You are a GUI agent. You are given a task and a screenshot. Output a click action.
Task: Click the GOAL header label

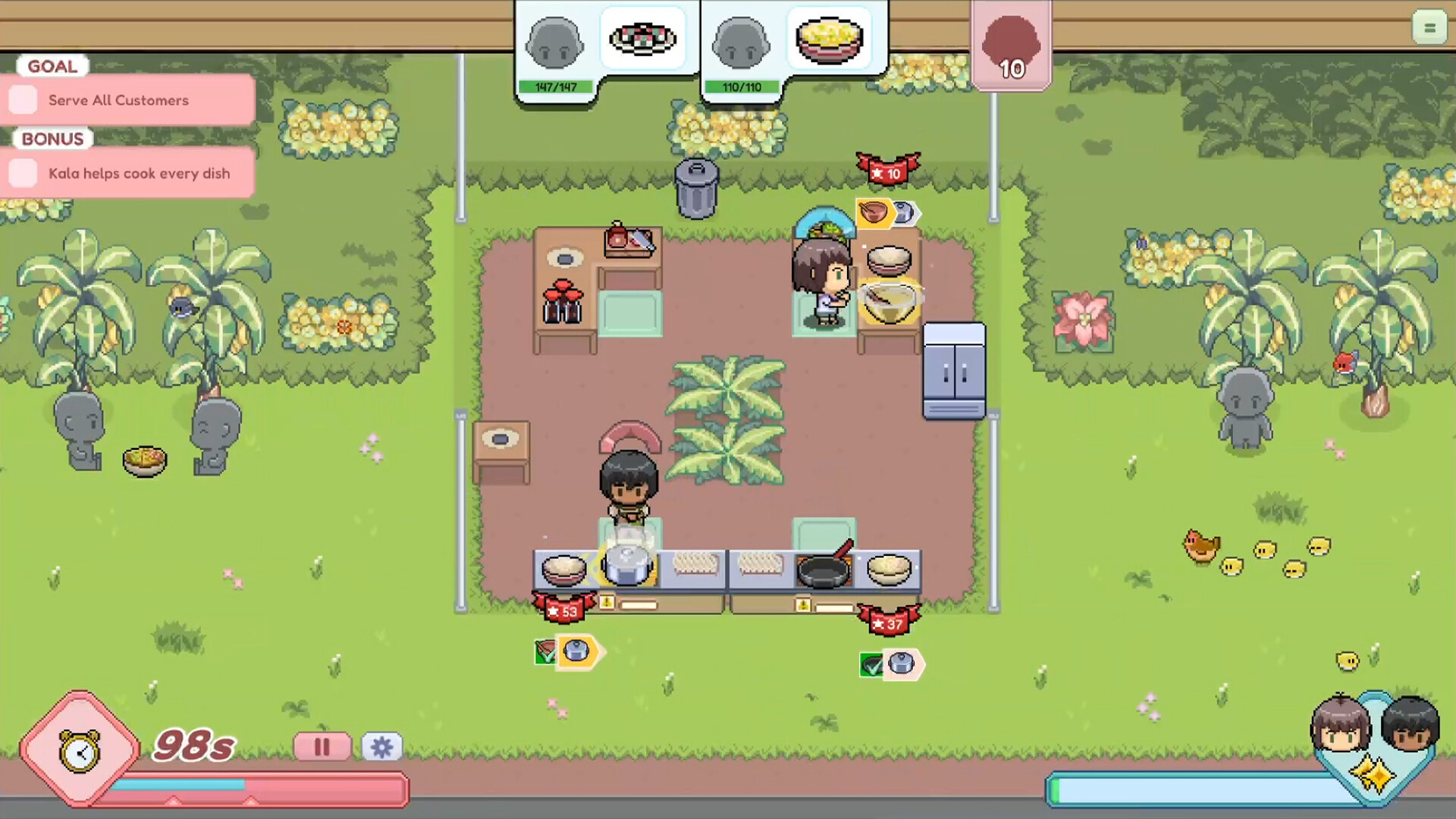pyautogui.click(x=51, y=66)
